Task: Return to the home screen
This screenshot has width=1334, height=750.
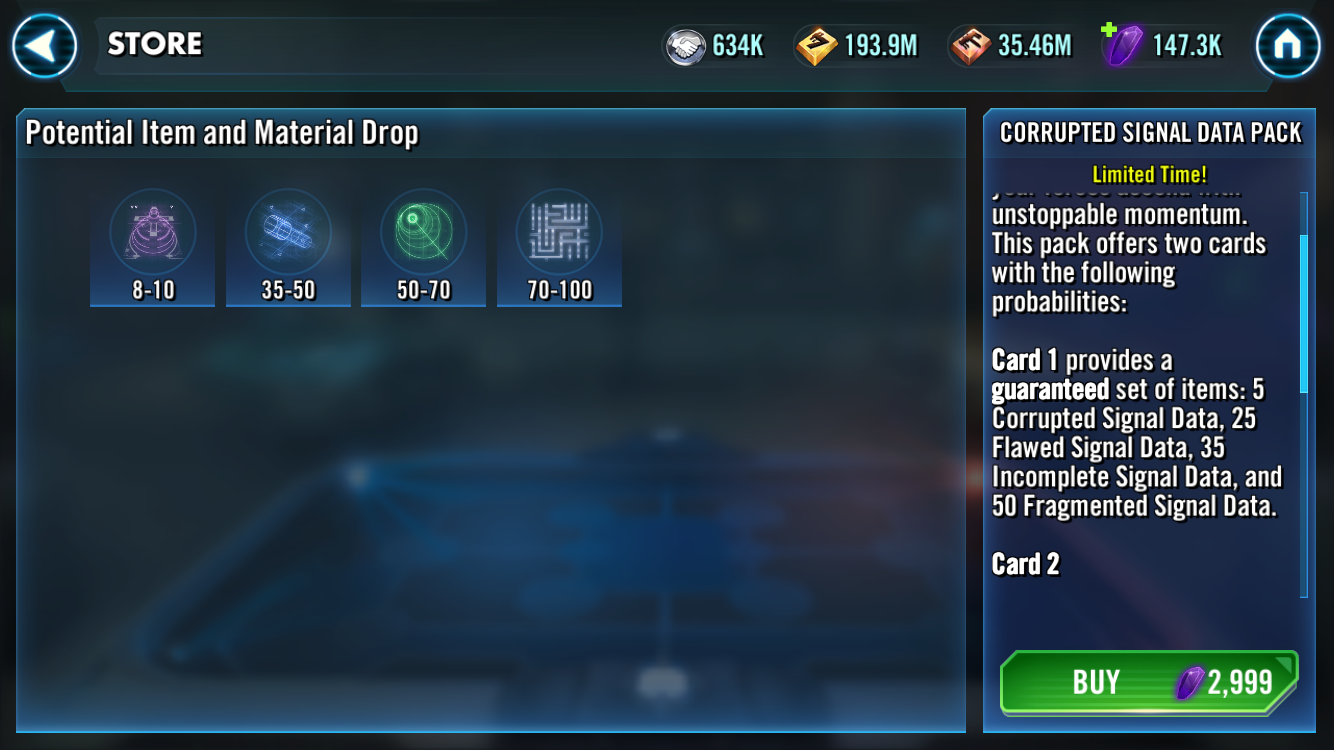Action: click(1287, 46)
